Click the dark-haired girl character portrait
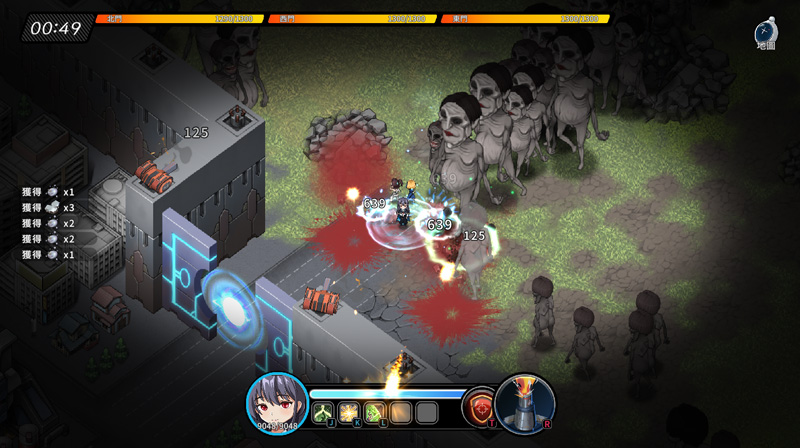This screenshot has width=800, height=448. pyautogui.click(x=276, y=404)
